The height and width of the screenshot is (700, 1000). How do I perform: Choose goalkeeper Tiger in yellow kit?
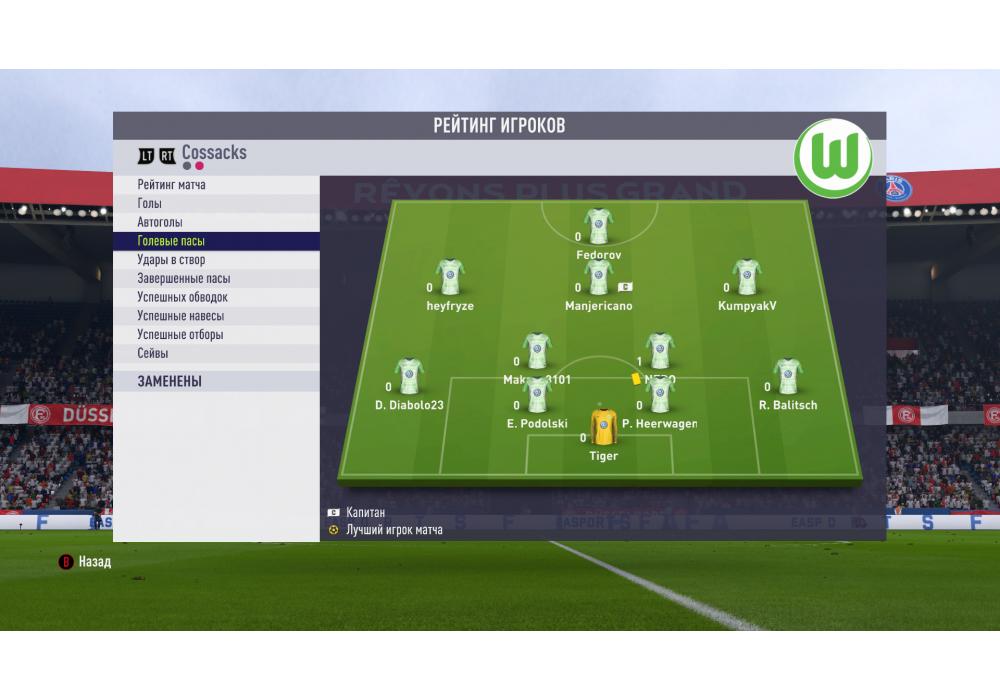point(603,427)
